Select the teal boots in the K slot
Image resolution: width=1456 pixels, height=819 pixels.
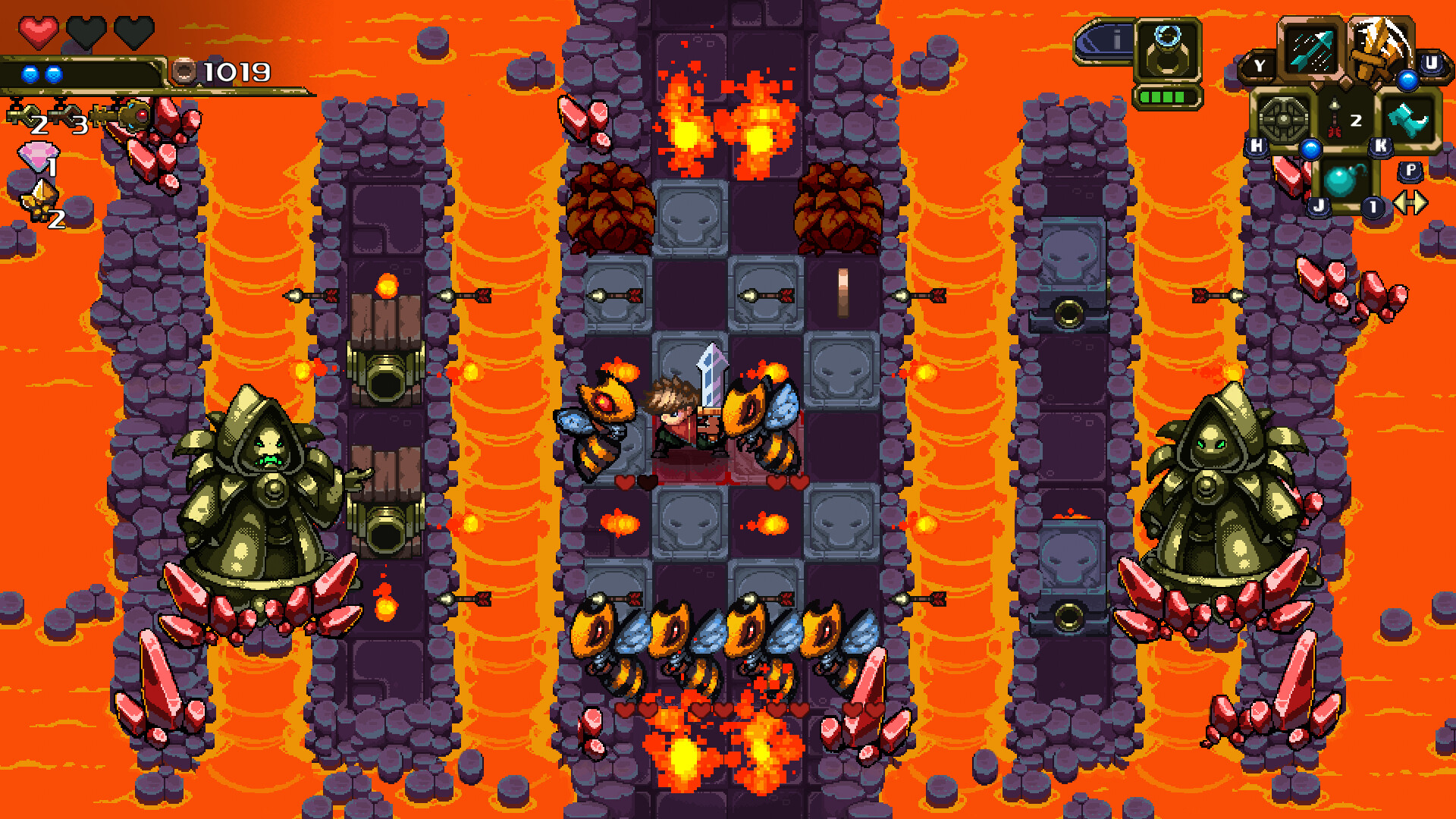[1407, 120]
